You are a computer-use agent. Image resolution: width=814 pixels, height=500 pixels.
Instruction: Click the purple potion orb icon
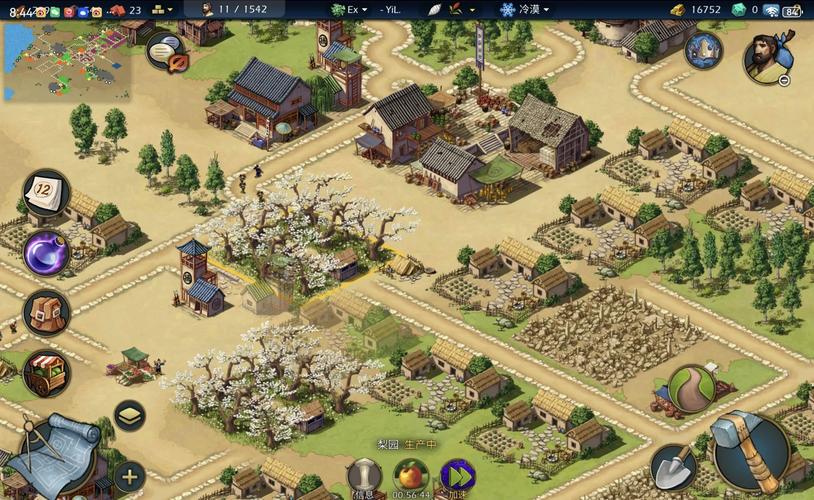coord(46,253)
